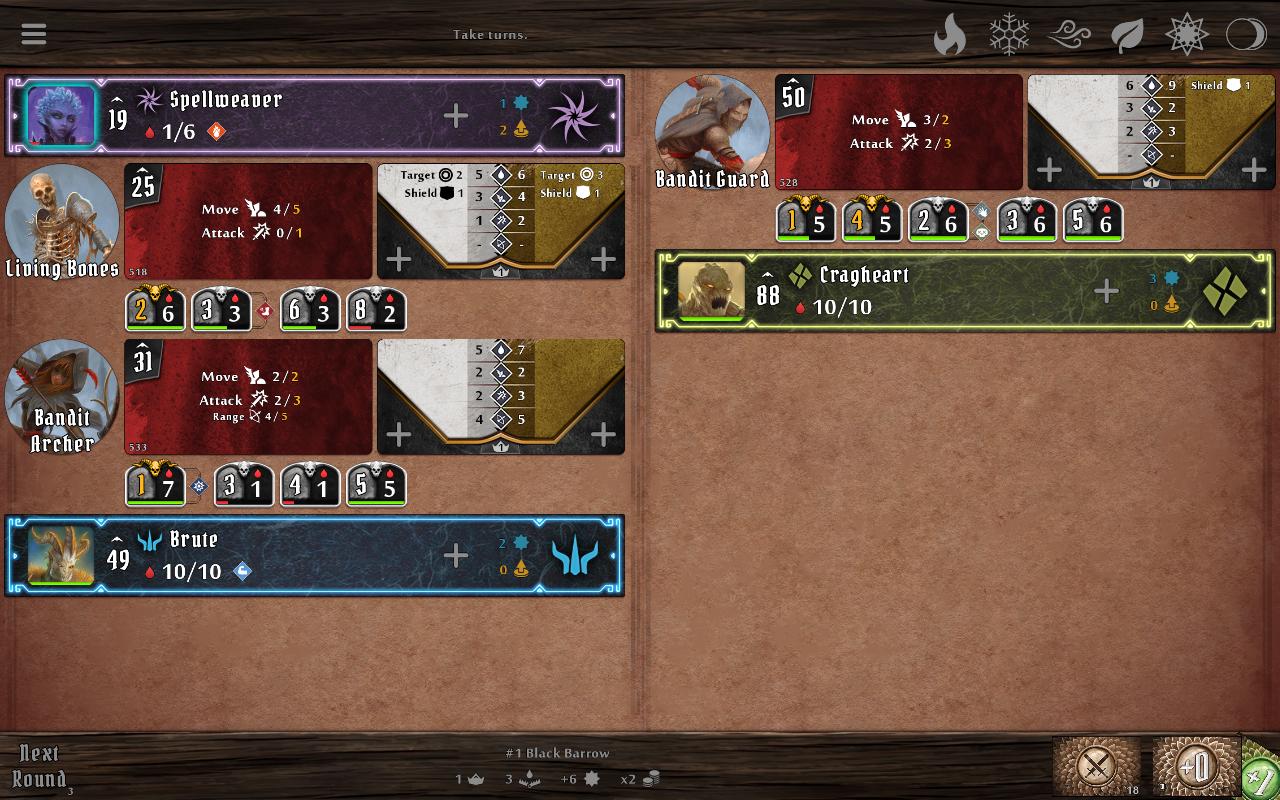Select the Dark element icon
Viewport: 1280px width, 800px height.
pyautogui.click(x=1244, y=33)
